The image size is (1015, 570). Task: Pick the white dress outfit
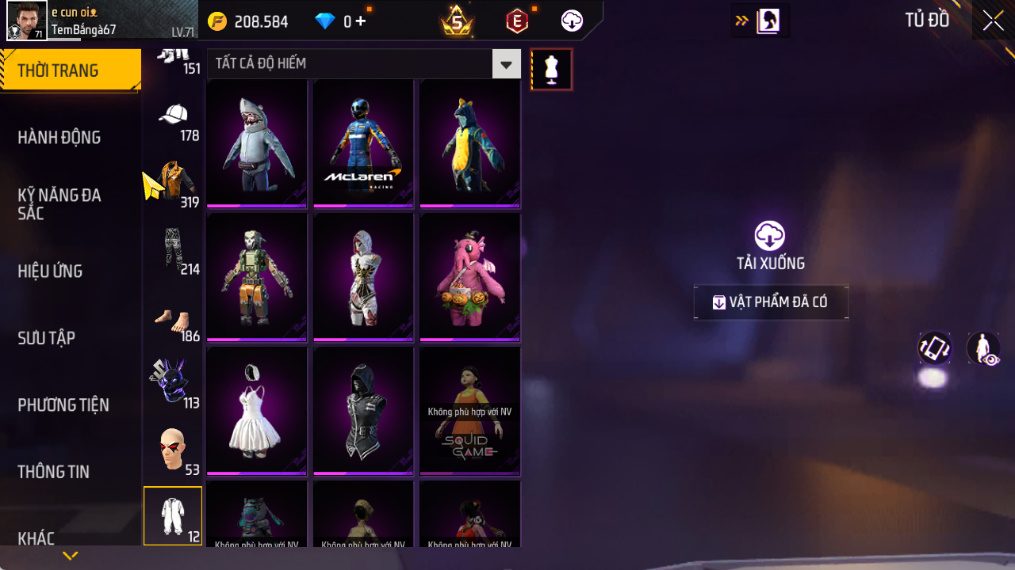[x=257, y=409]
